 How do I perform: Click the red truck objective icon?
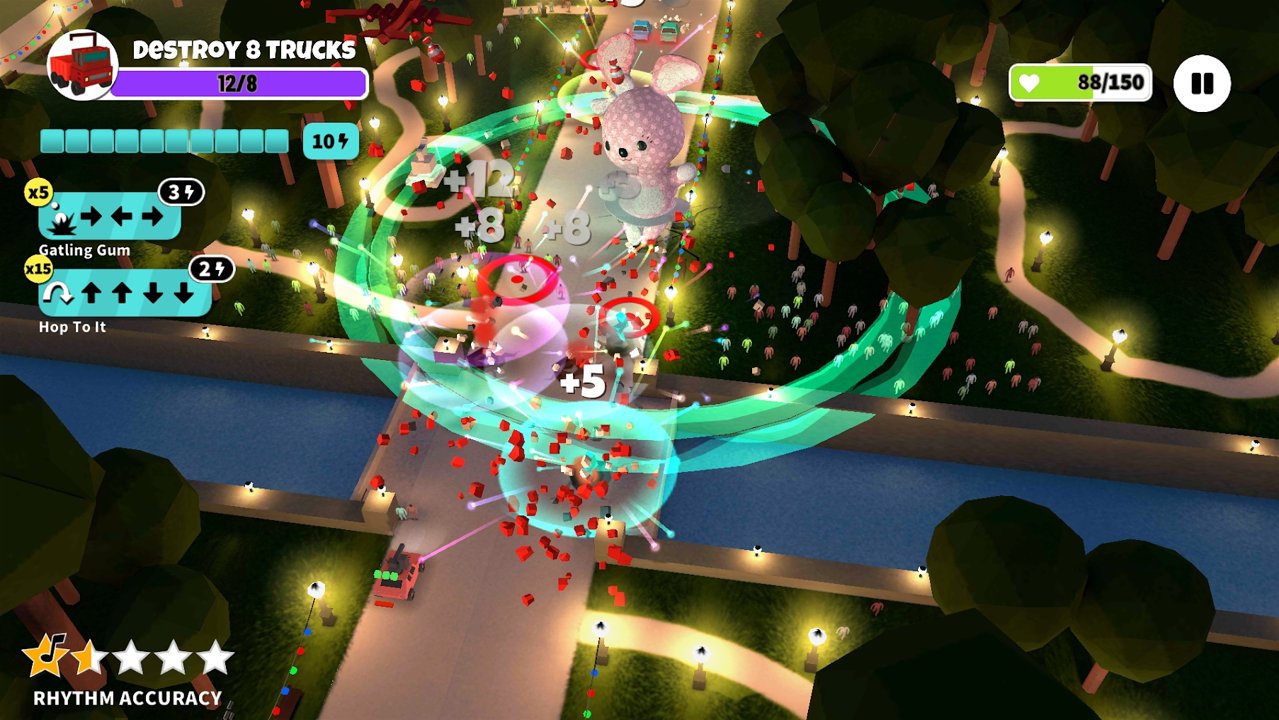tap(82, 65)
